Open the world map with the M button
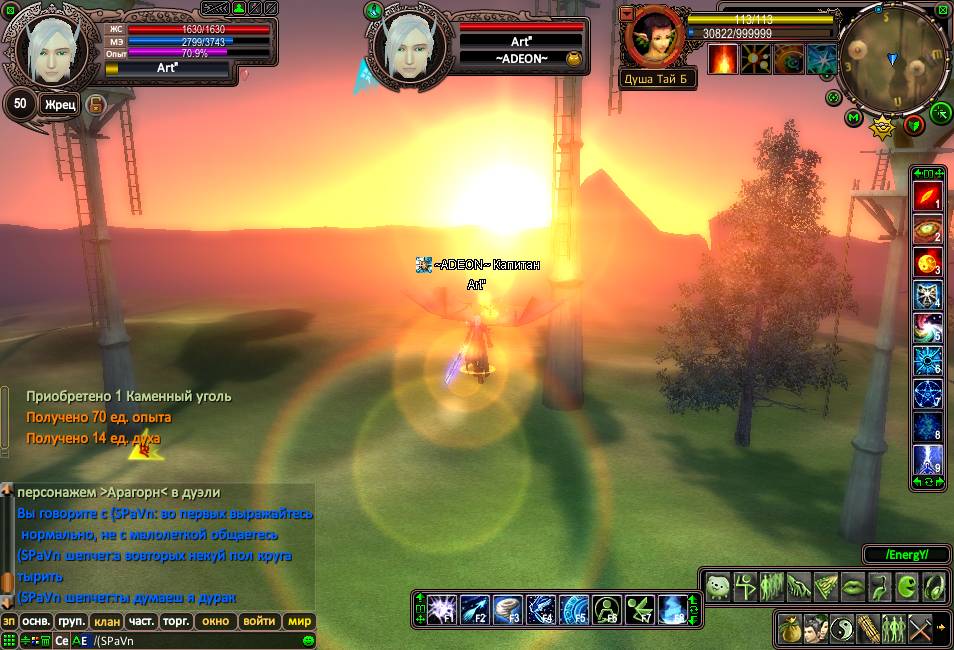Screen dimensions: 954x650 853,118
